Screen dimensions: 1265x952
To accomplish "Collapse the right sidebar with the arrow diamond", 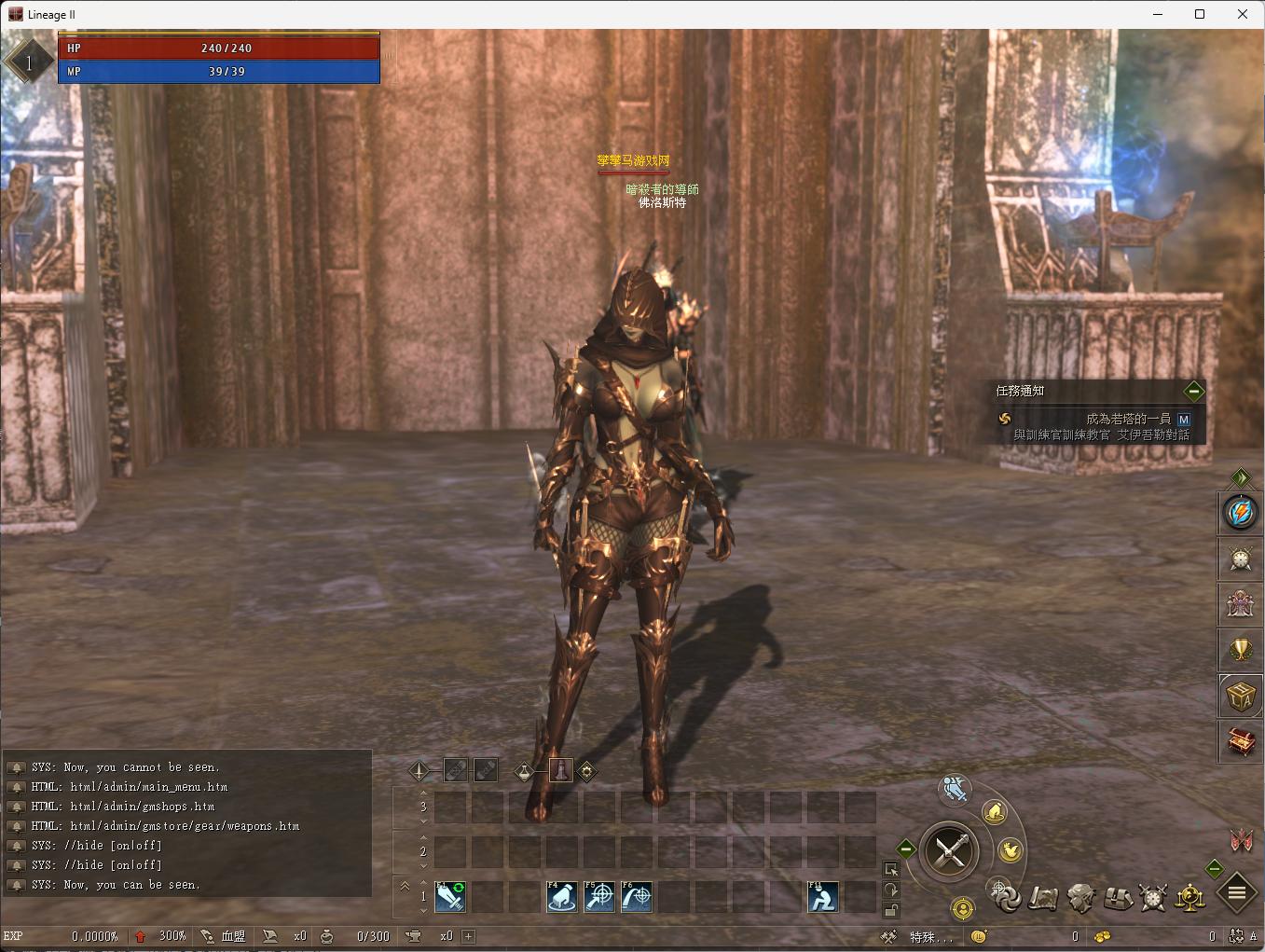I will click(1240, 477).
